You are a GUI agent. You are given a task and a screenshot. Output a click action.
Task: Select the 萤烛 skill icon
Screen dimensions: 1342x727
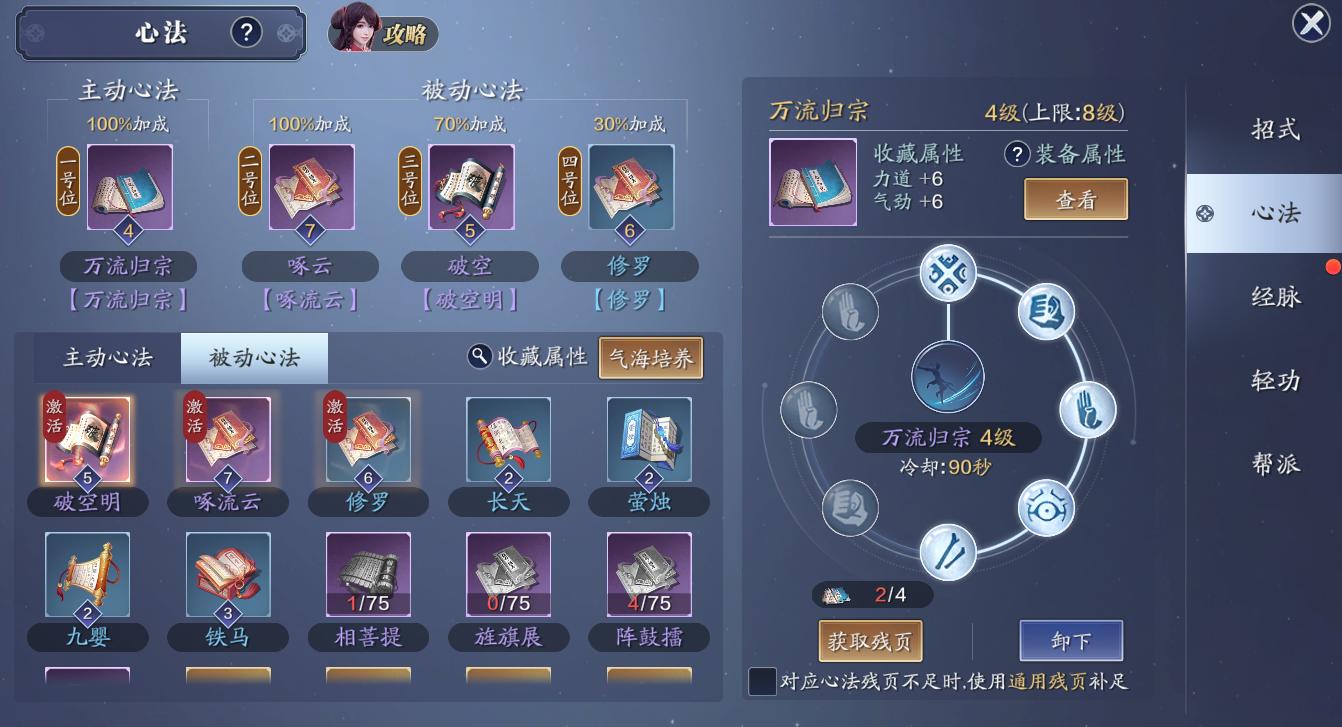click(x=648, y=439)
